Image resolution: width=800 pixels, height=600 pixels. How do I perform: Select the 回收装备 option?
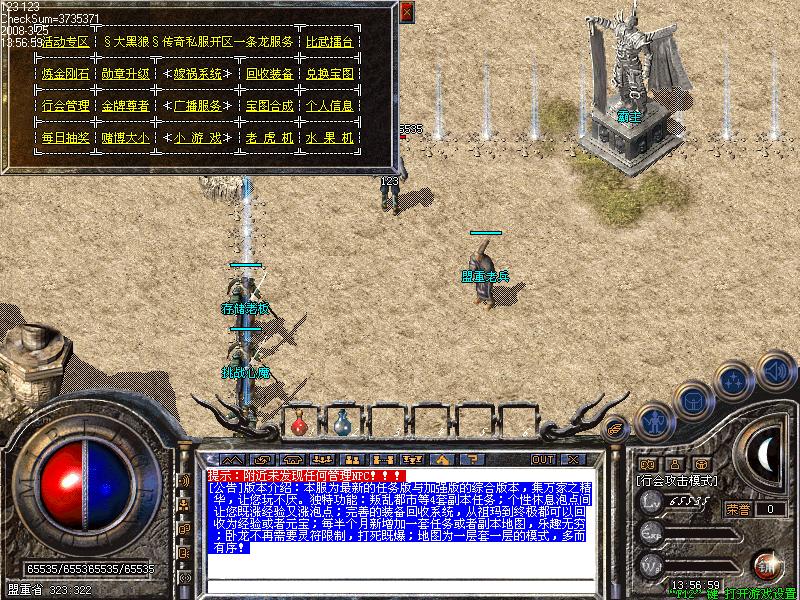pos(269,74)
